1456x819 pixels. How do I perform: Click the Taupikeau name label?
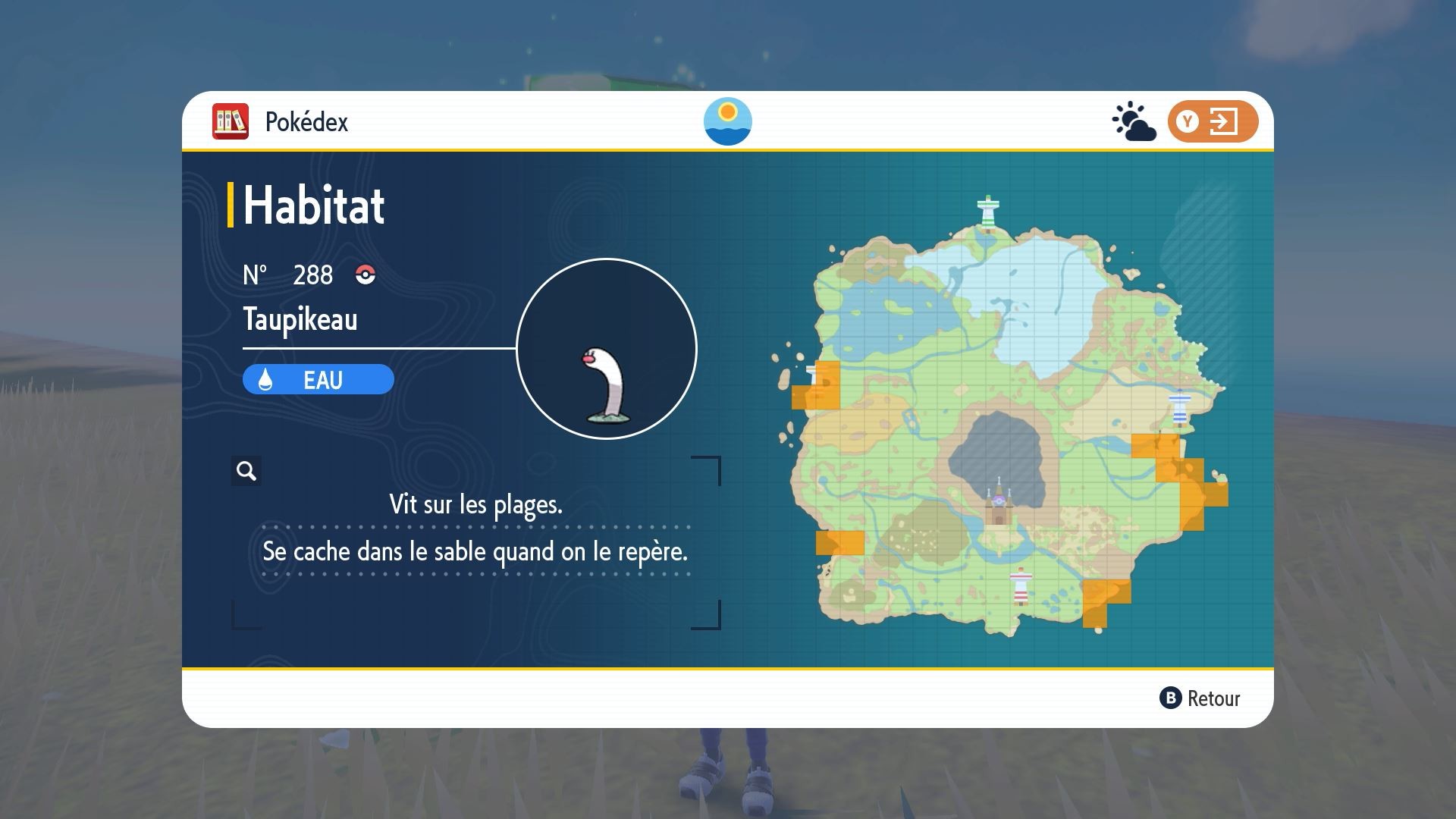click(299, 319)
